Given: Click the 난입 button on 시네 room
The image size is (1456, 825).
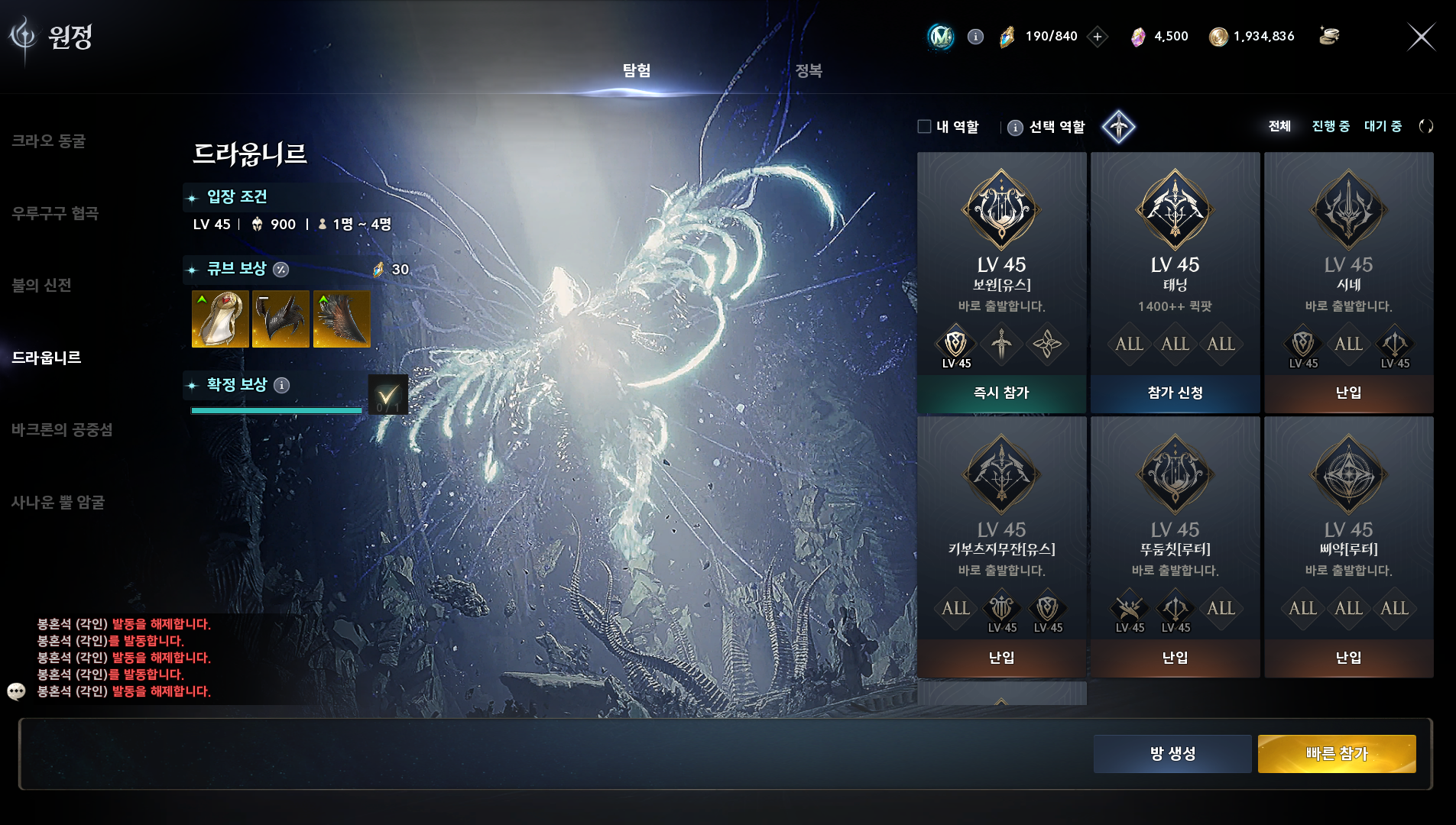Looking at the screenshot, I should (1348, 393).
